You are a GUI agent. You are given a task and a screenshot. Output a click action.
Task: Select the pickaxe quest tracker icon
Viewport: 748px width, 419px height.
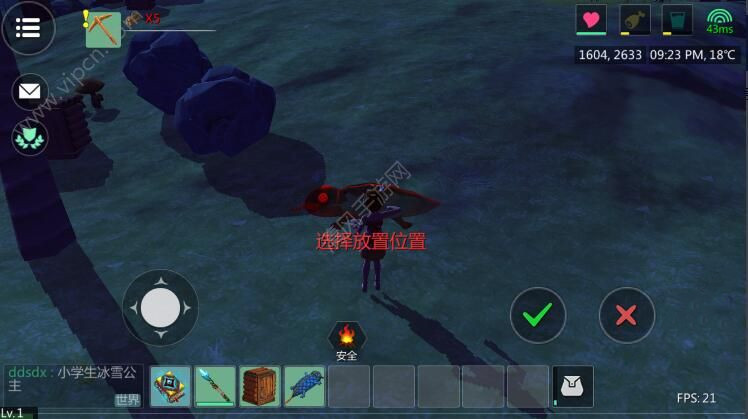(x=102, y=29)
